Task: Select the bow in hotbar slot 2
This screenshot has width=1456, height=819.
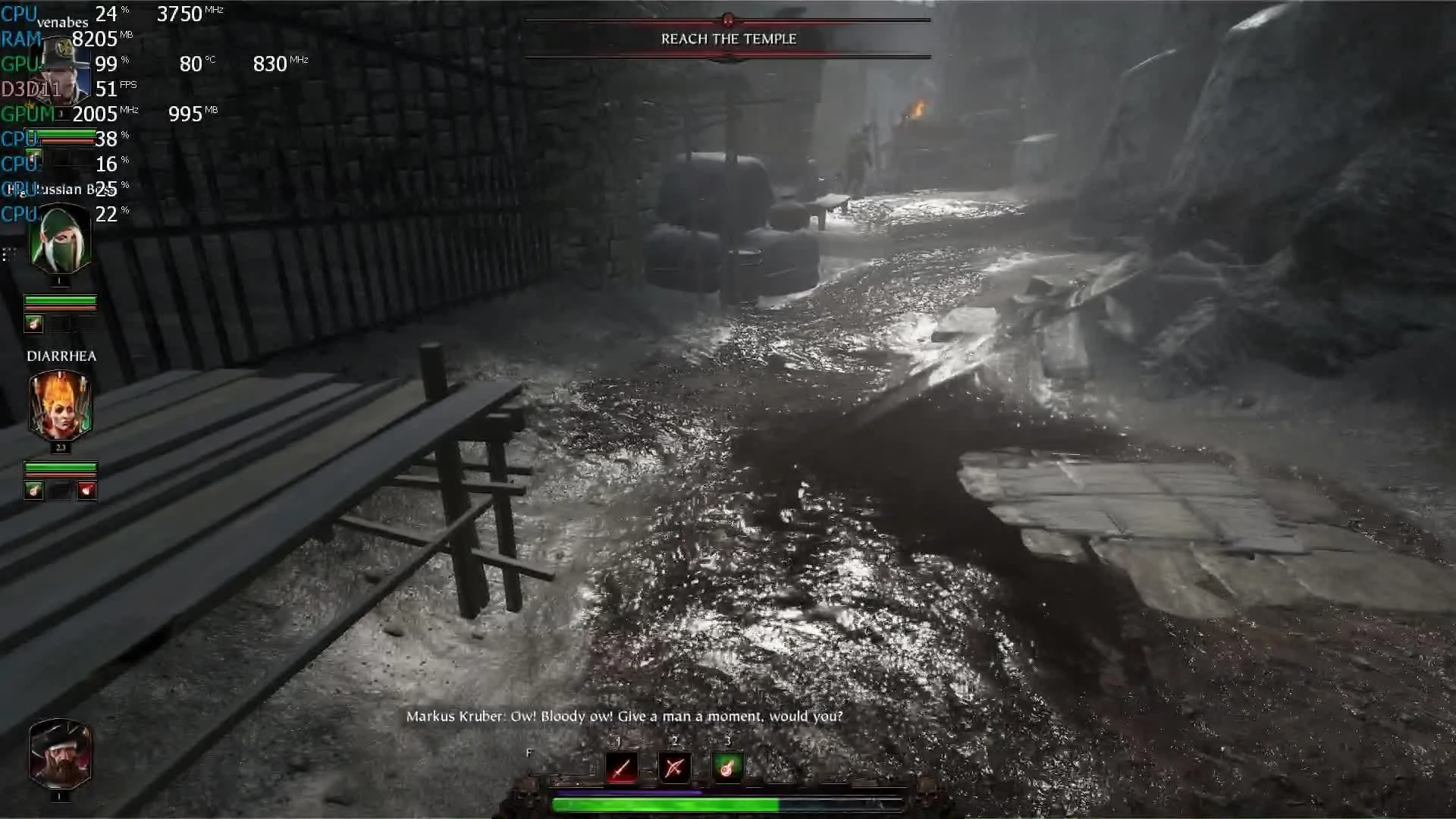Action: pyautogui.click(x=673, y=768)
